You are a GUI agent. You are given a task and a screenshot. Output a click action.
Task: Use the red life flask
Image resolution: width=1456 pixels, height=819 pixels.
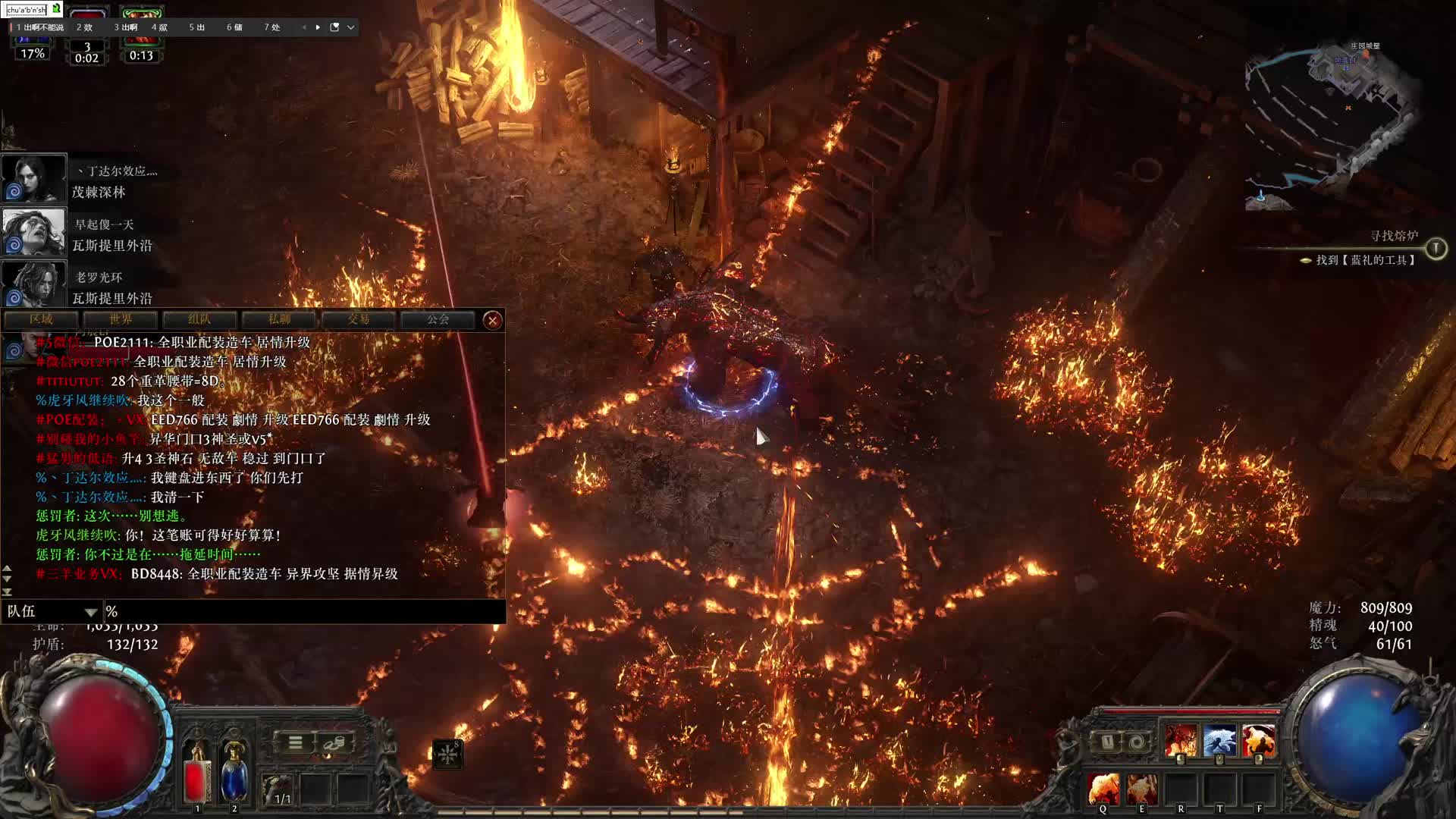[197, 773]
